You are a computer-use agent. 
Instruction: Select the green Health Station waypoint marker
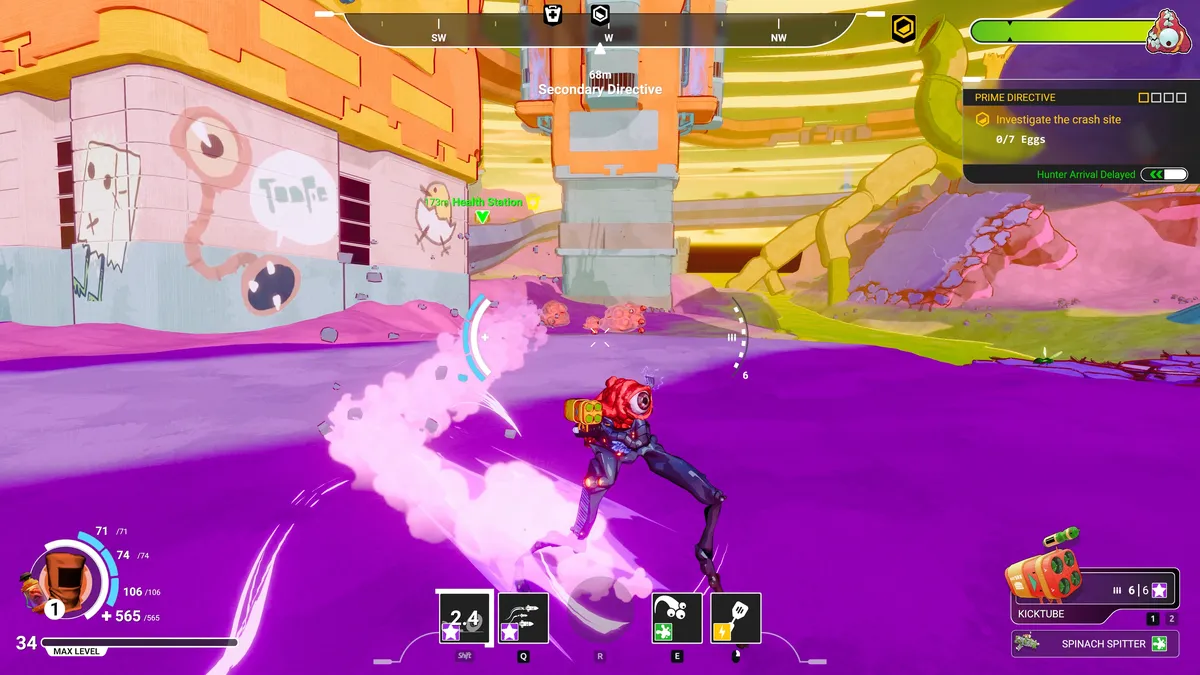point(483,215)
